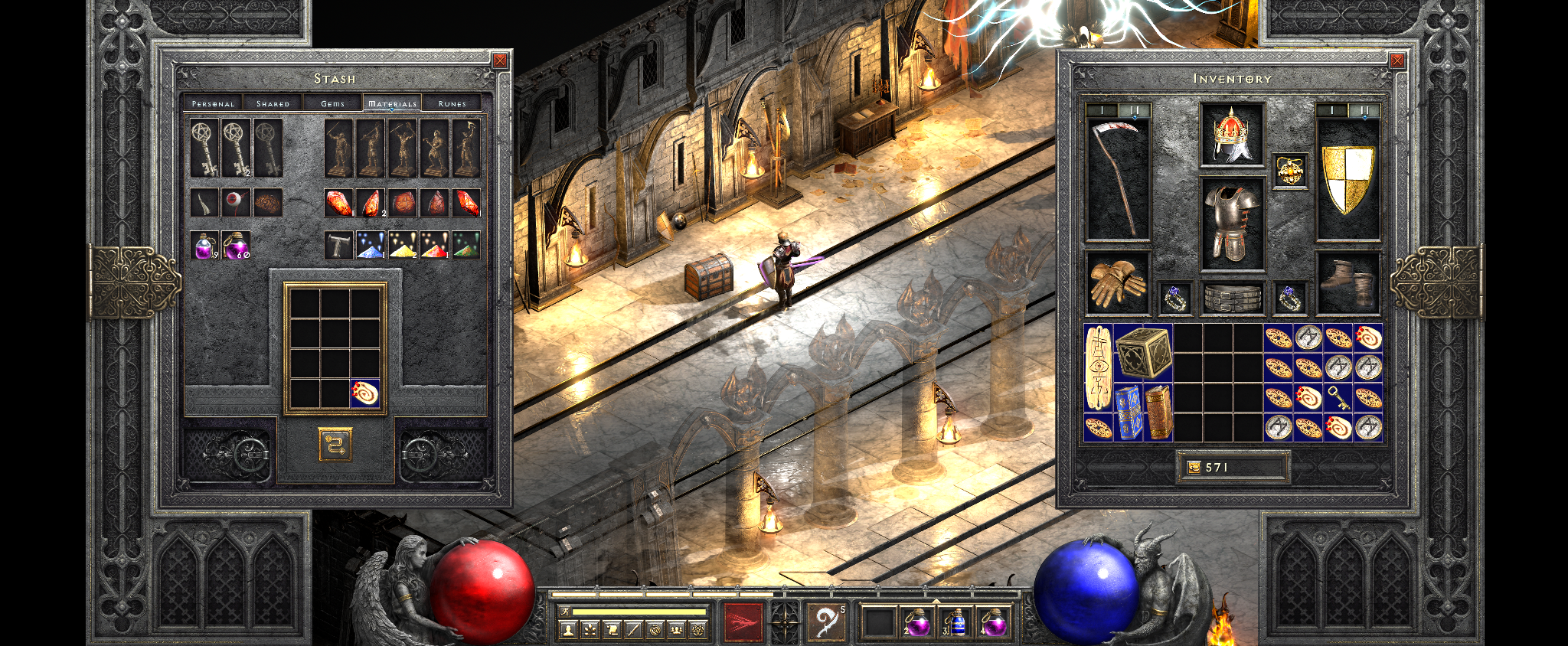
Task: Click the gold coin button in inventory
Action: [x=1193, y=467]
